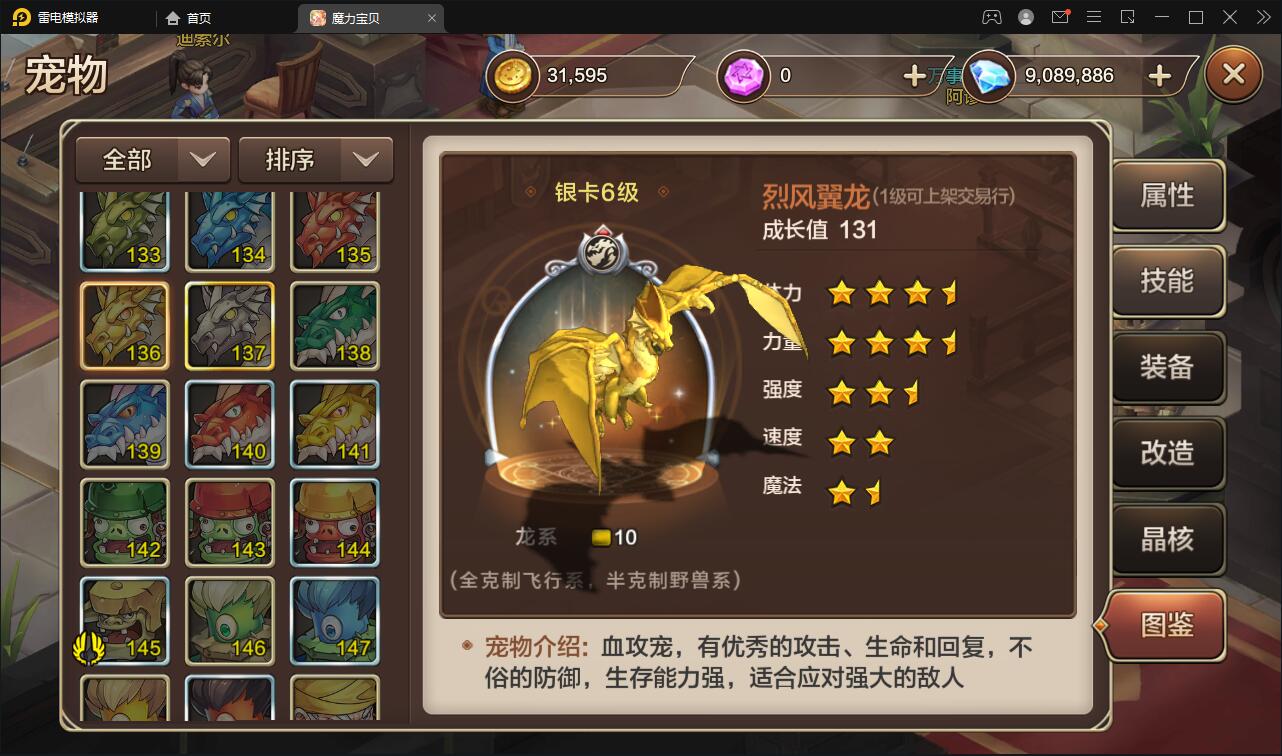Open the gamepad controls icon in the titlebar
The width and height of the screenshot is (1282, 756).
tap(992, 17)
